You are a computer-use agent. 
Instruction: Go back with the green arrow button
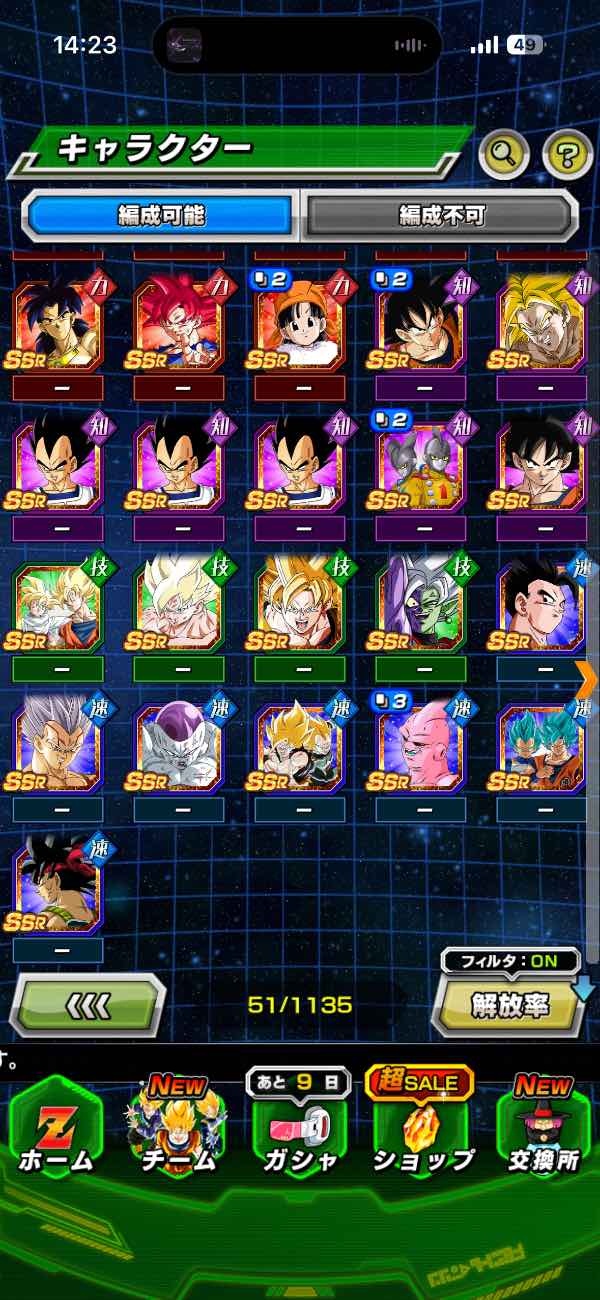[87, 1005]
